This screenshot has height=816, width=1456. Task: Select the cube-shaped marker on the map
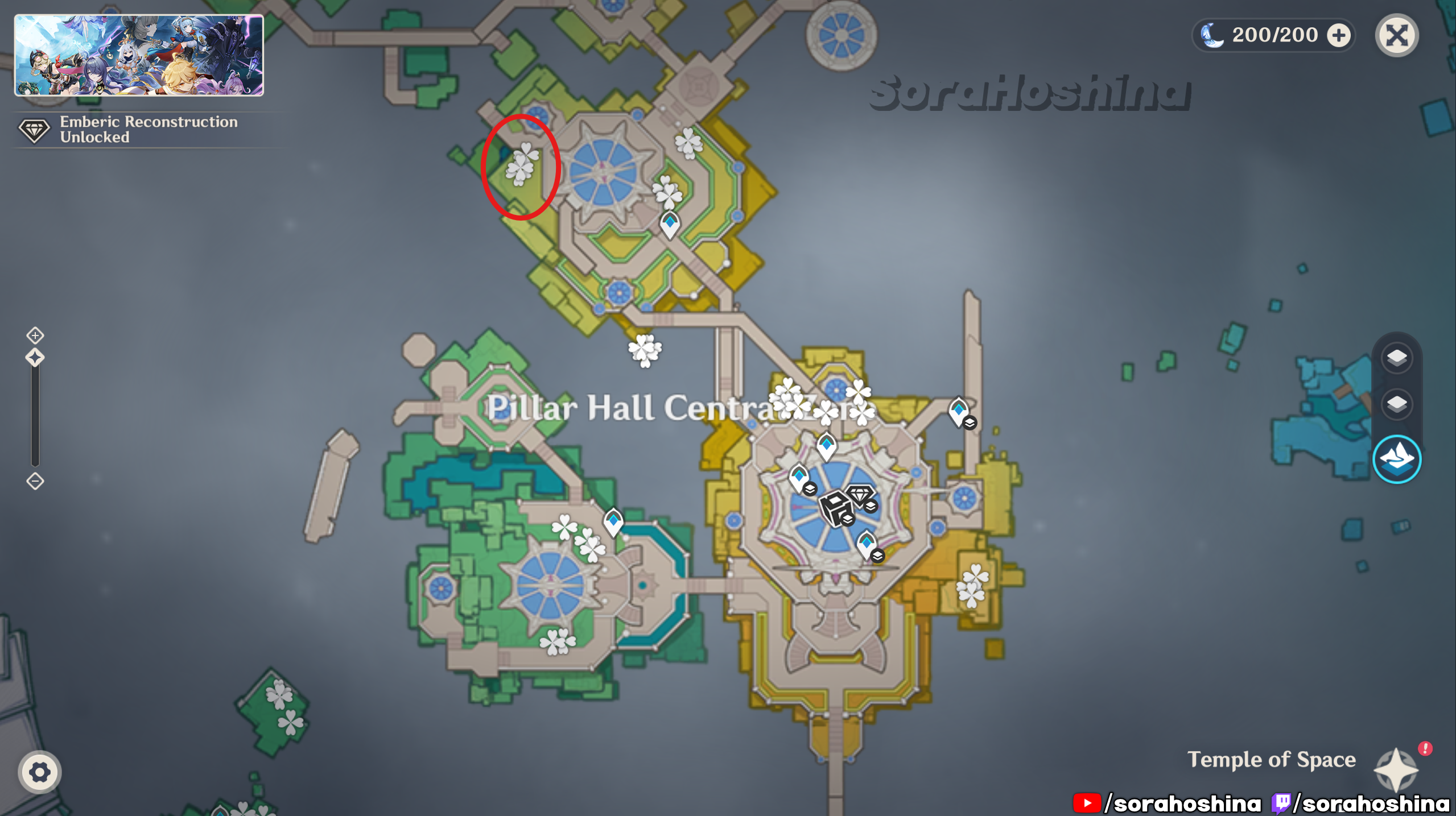pos(835,507)
